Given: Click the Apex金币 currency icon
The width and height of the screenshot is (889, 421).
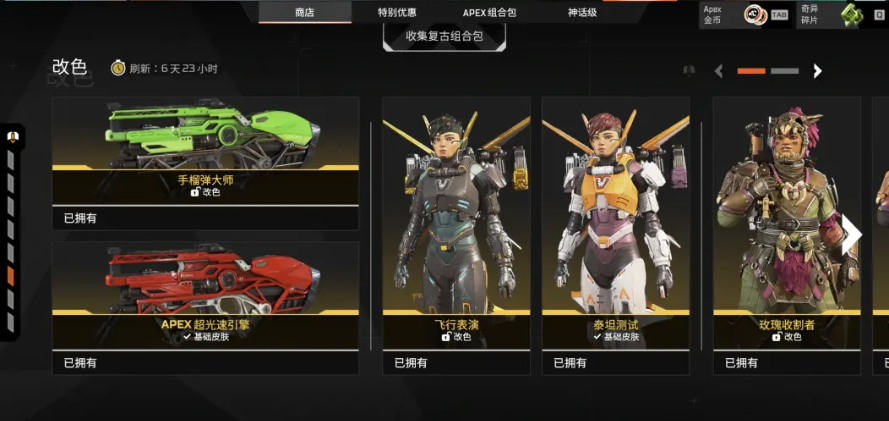Looking at the screenshot, I should 754,14.
